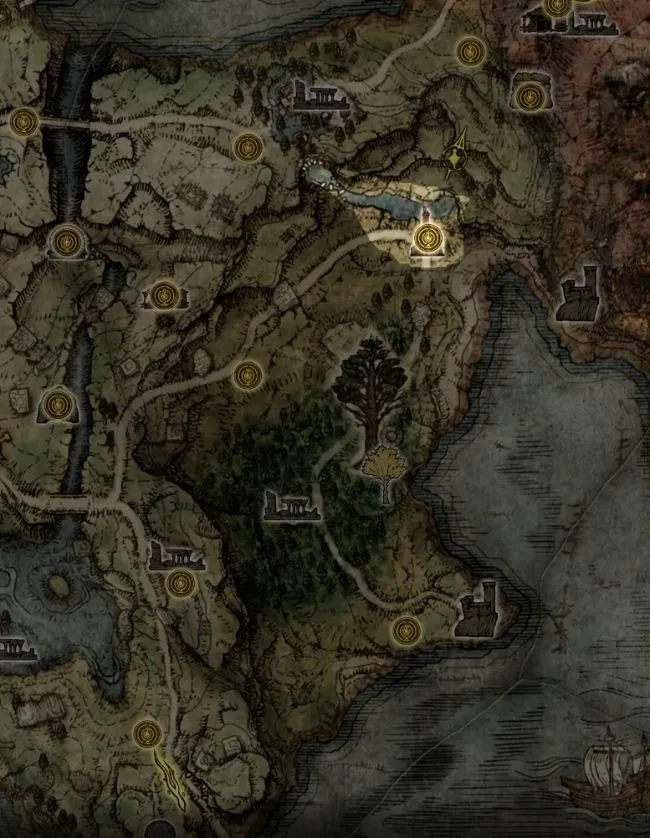Select the highlighted site of grace with cursor

pos(428,238)
